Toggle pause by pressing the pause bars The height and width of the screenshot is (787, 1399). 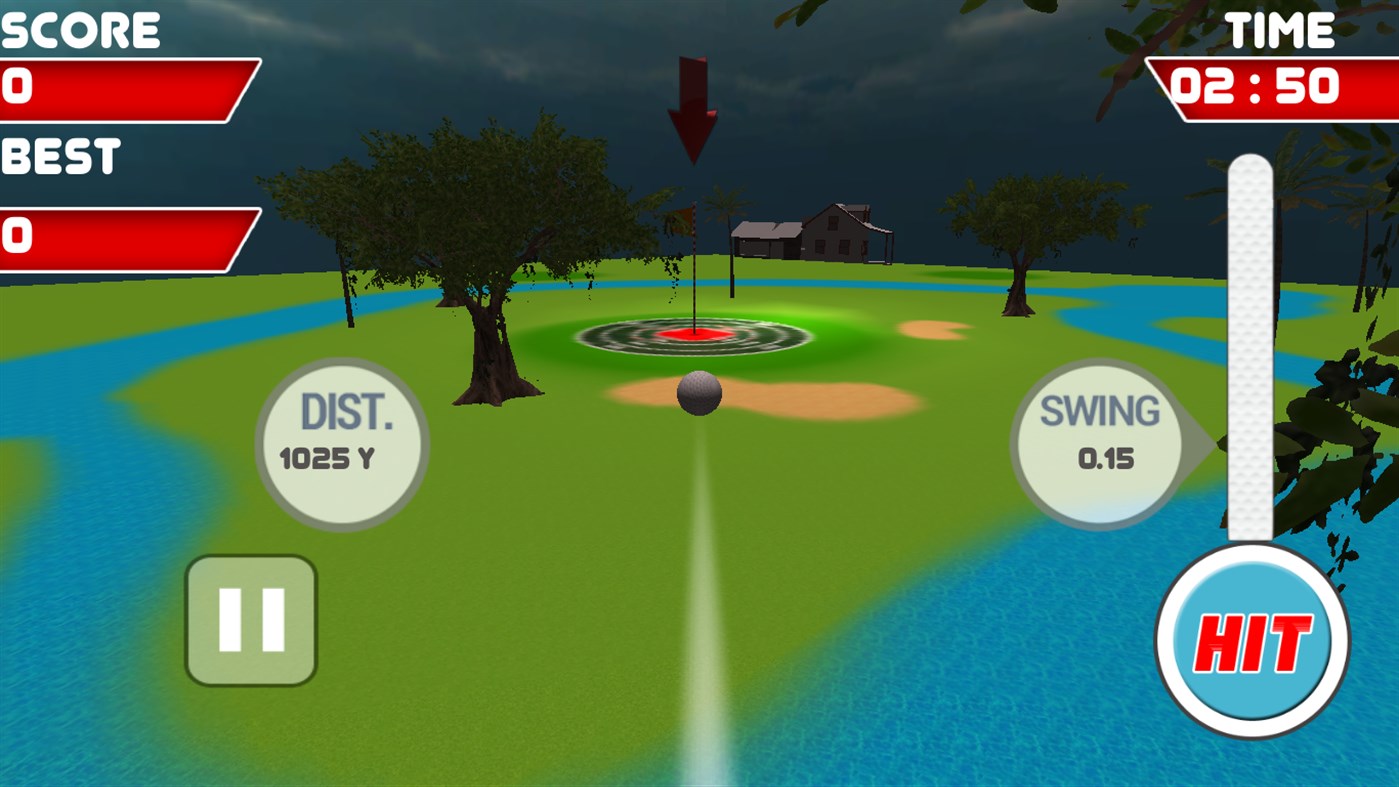[251, 620]
